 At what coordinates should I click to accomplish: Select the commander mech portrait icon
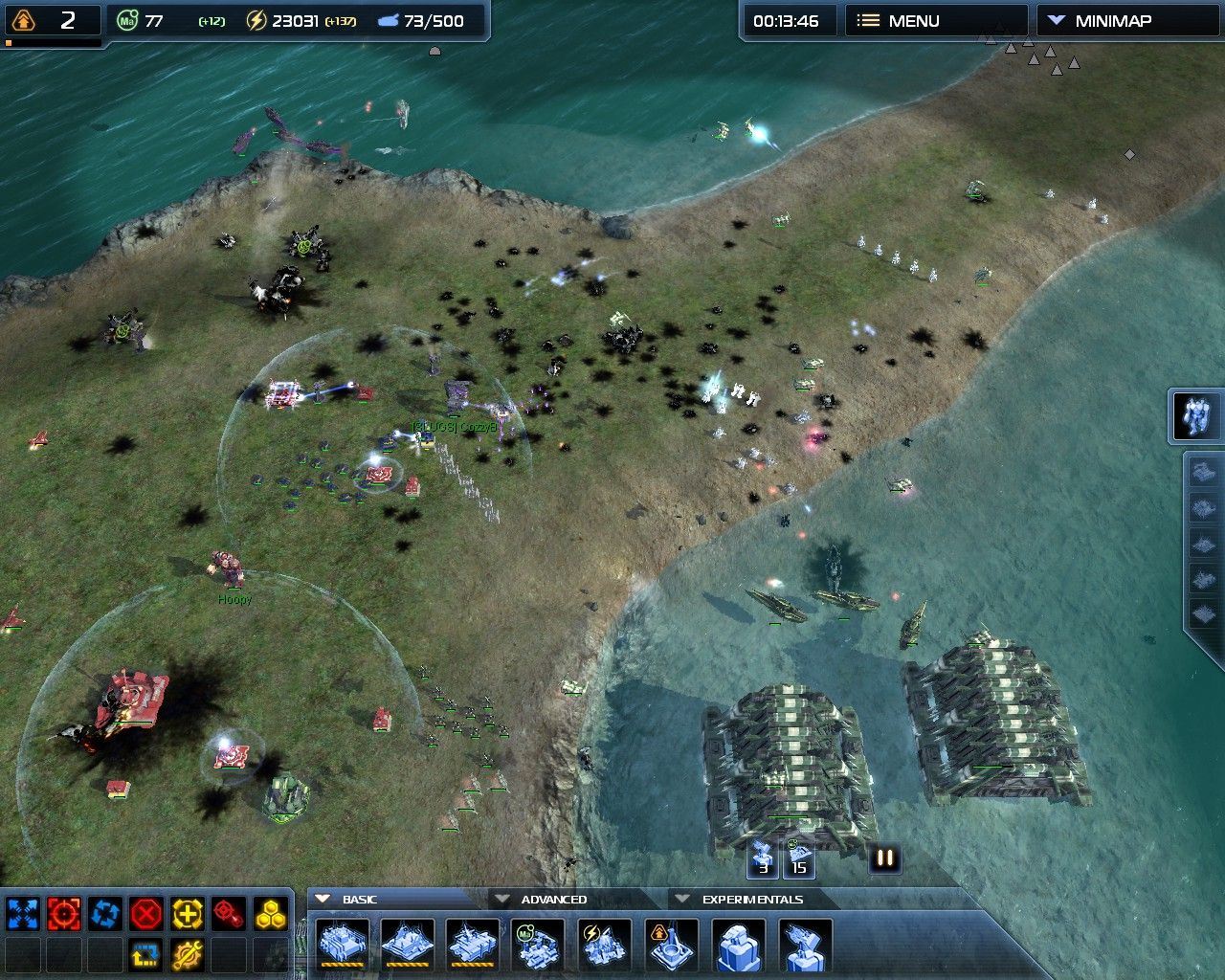click(x=1196, y=416)
